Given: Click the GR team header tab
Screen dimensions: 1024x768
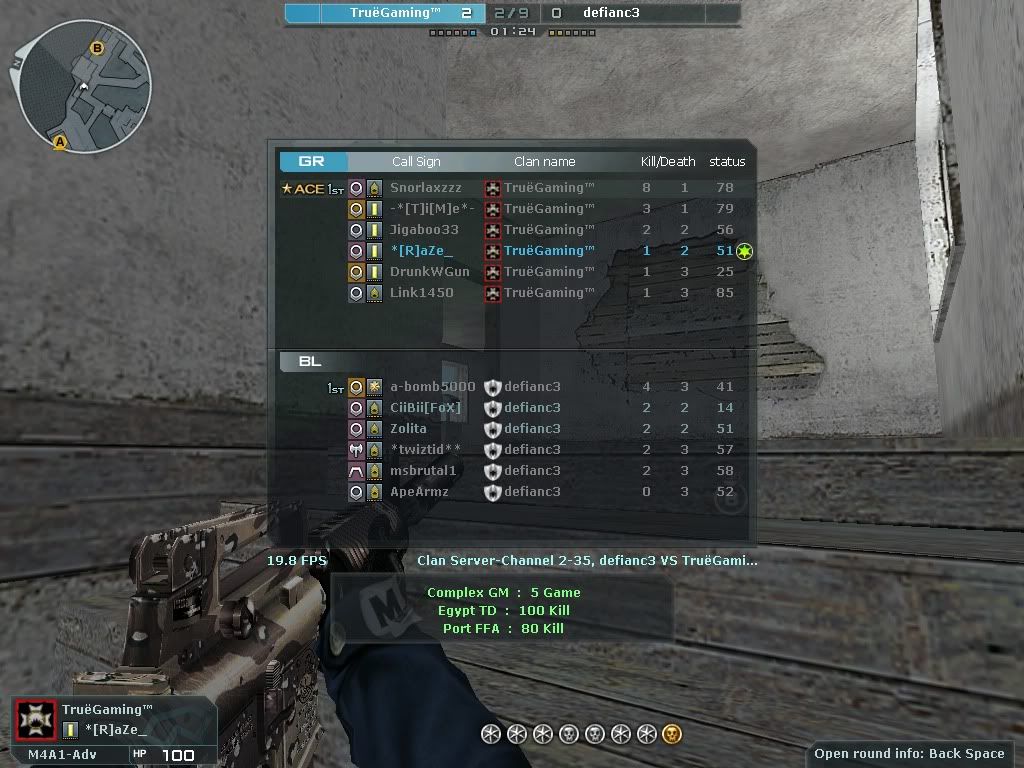Looking at the screenshot, I should pyautogui.click(x=313, y=161).
